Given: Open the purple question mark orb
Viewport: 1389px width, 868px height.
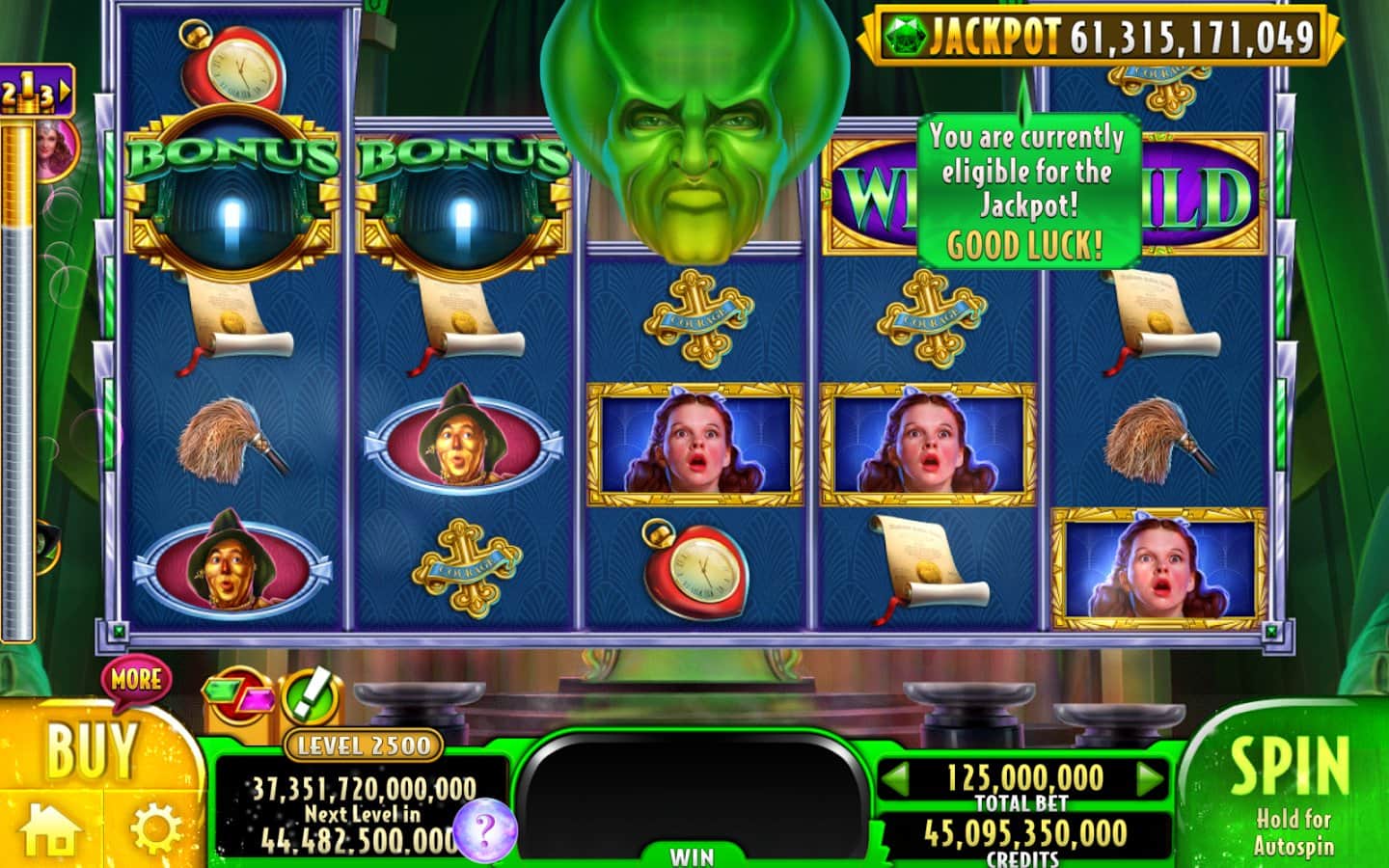Looking at the screenshot, I should [485, 829].
